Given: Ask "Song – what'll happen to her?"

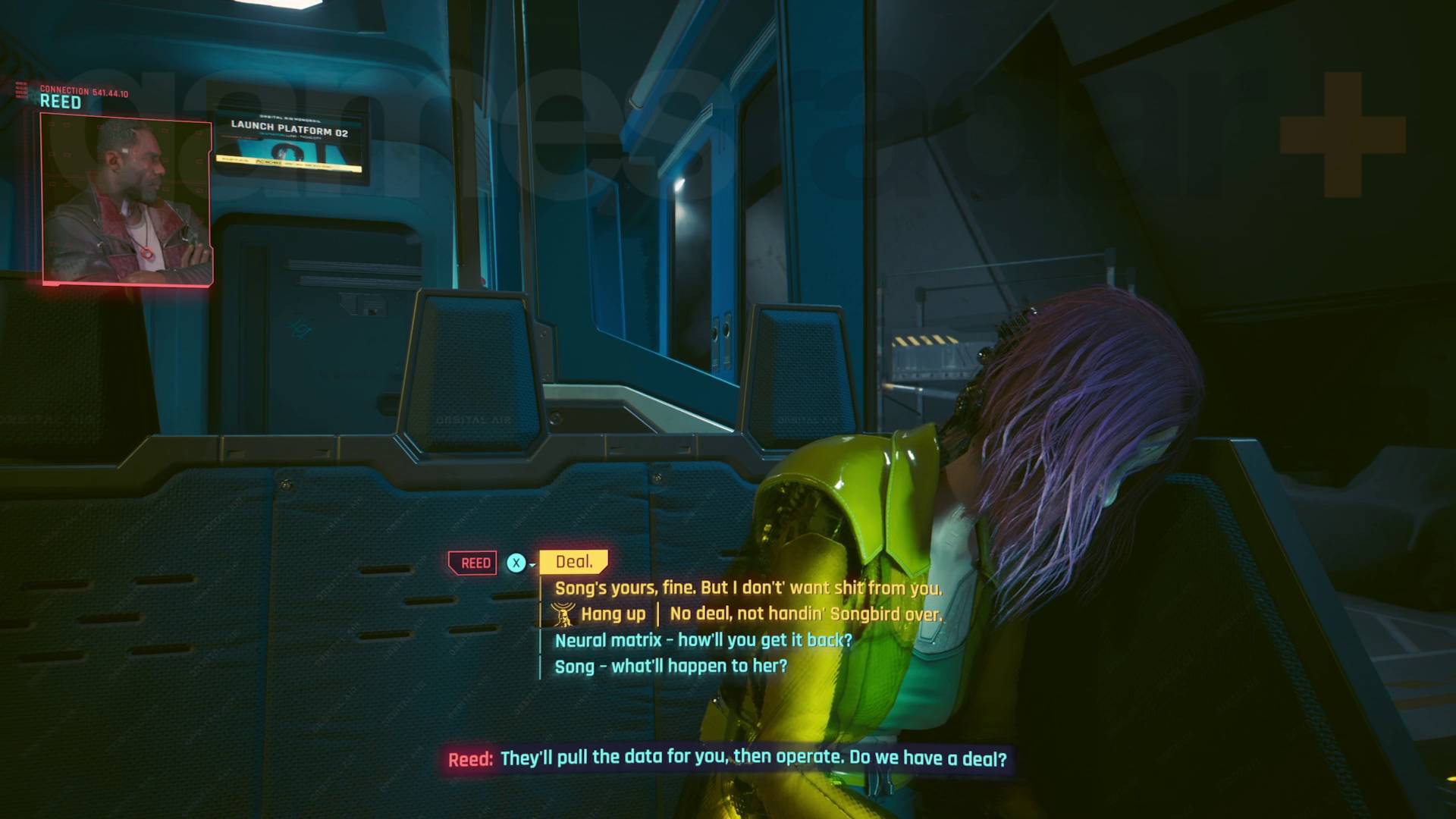Looking at the screenshot, I should tap(670, 666).
